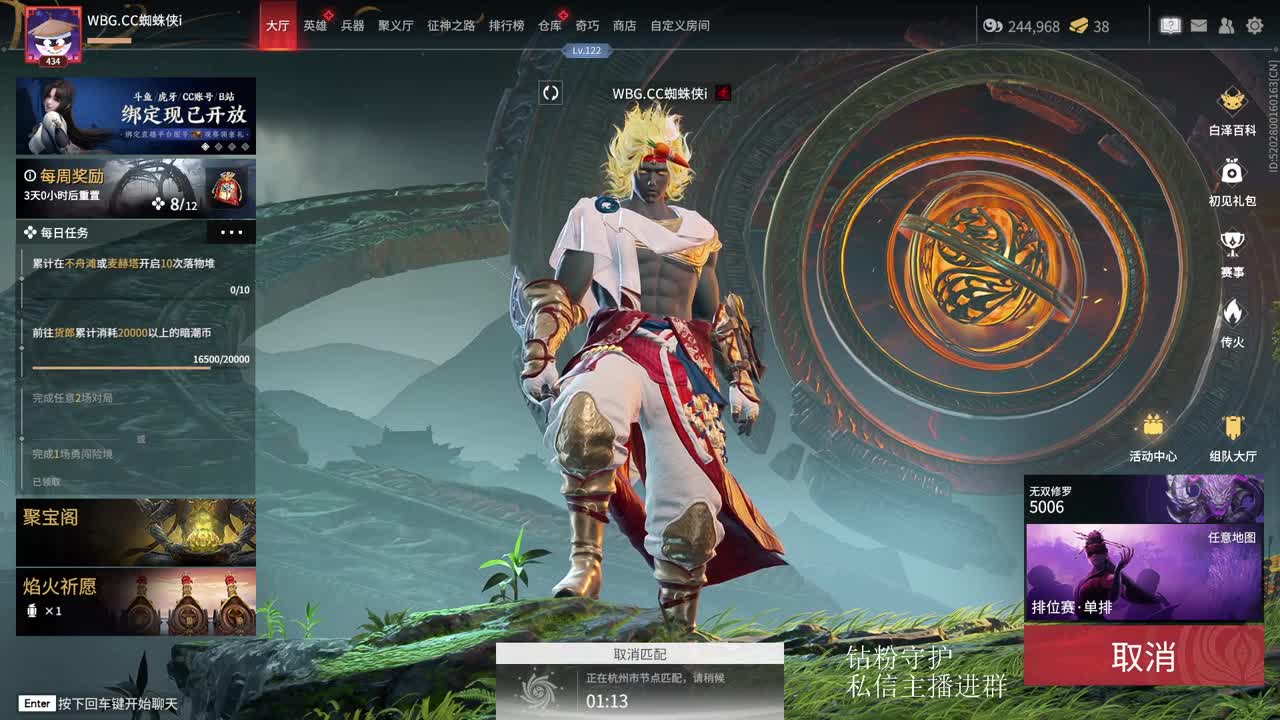1280x720 pixels.
Task: Switch to the 商店 shop tab
Action: coord(622,26)
